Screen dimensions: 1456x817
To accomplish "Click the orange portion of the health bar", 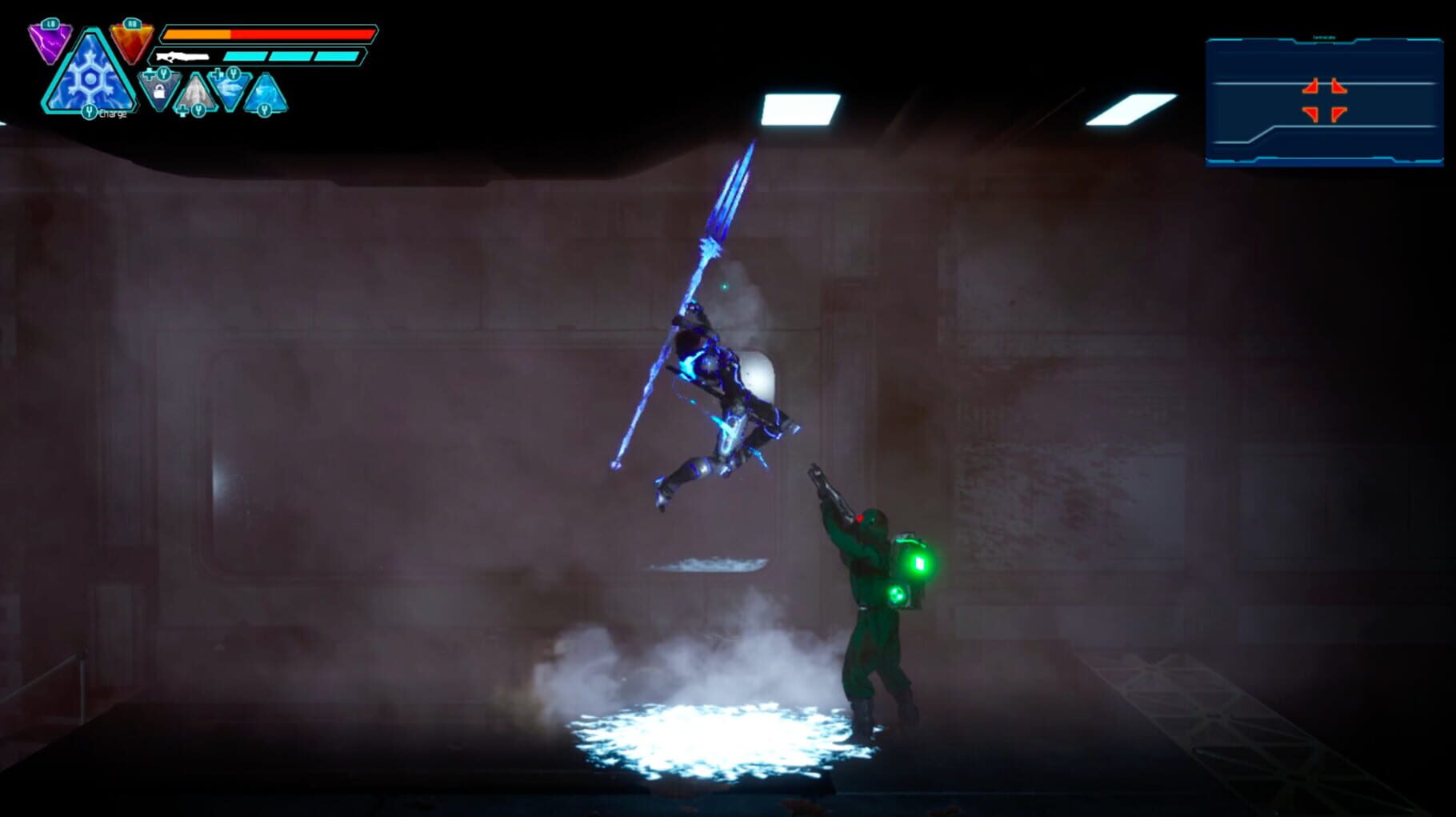I will click(198, 34).
